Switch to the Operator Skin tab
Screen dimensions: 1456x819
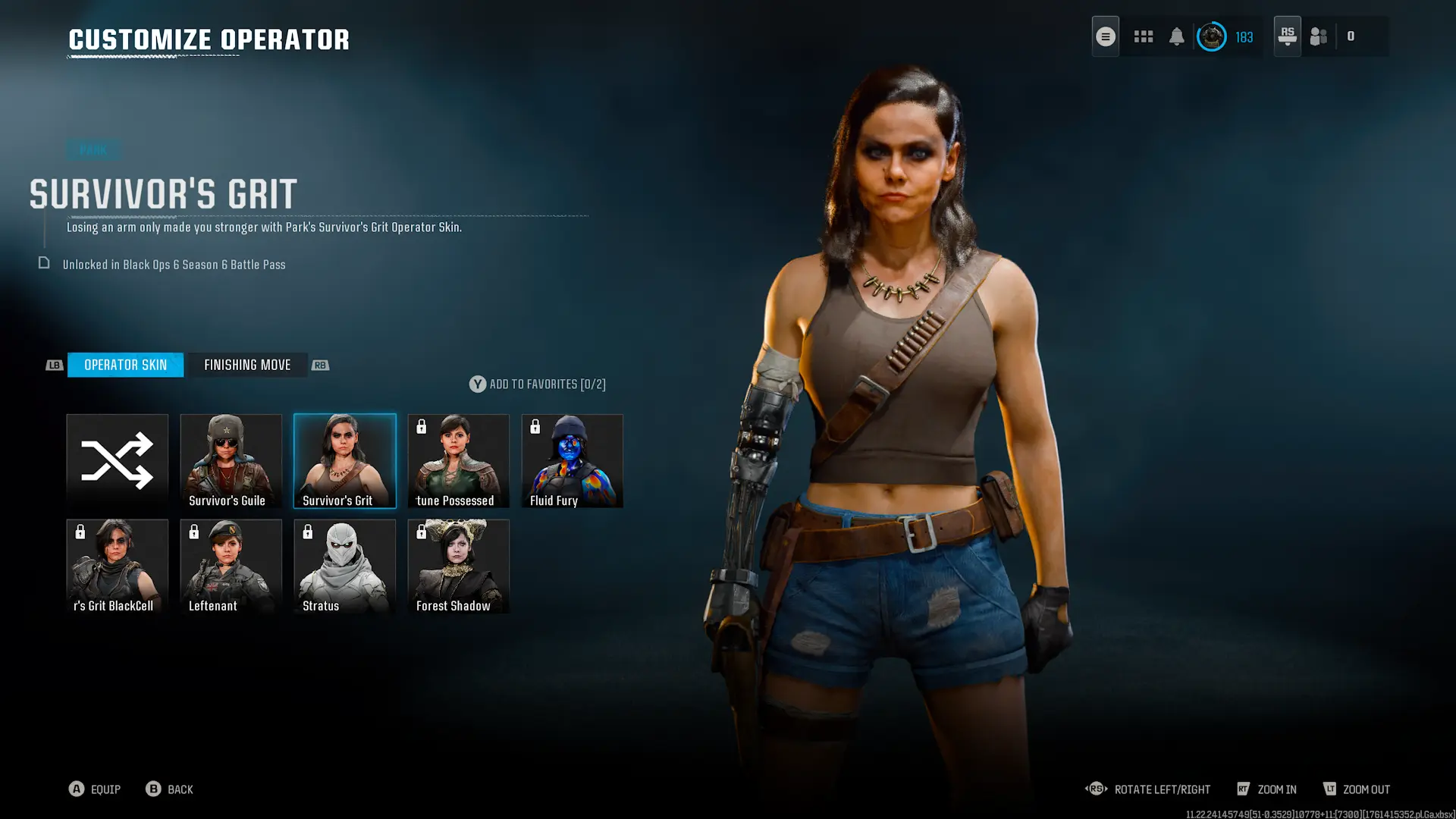(x=125, y=365)
